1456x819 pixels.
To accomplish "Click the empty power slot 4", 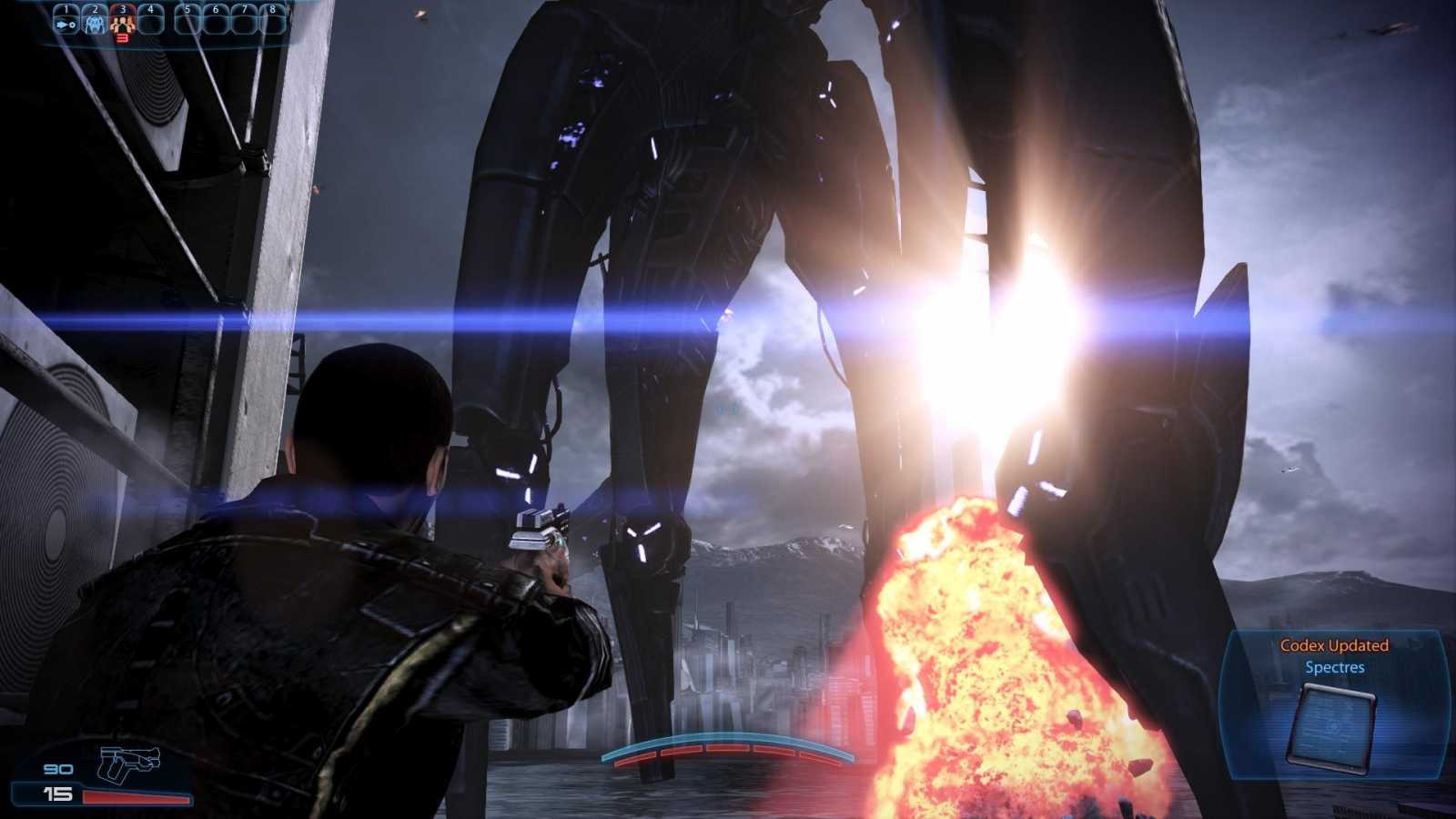I will tap(151, 20).
